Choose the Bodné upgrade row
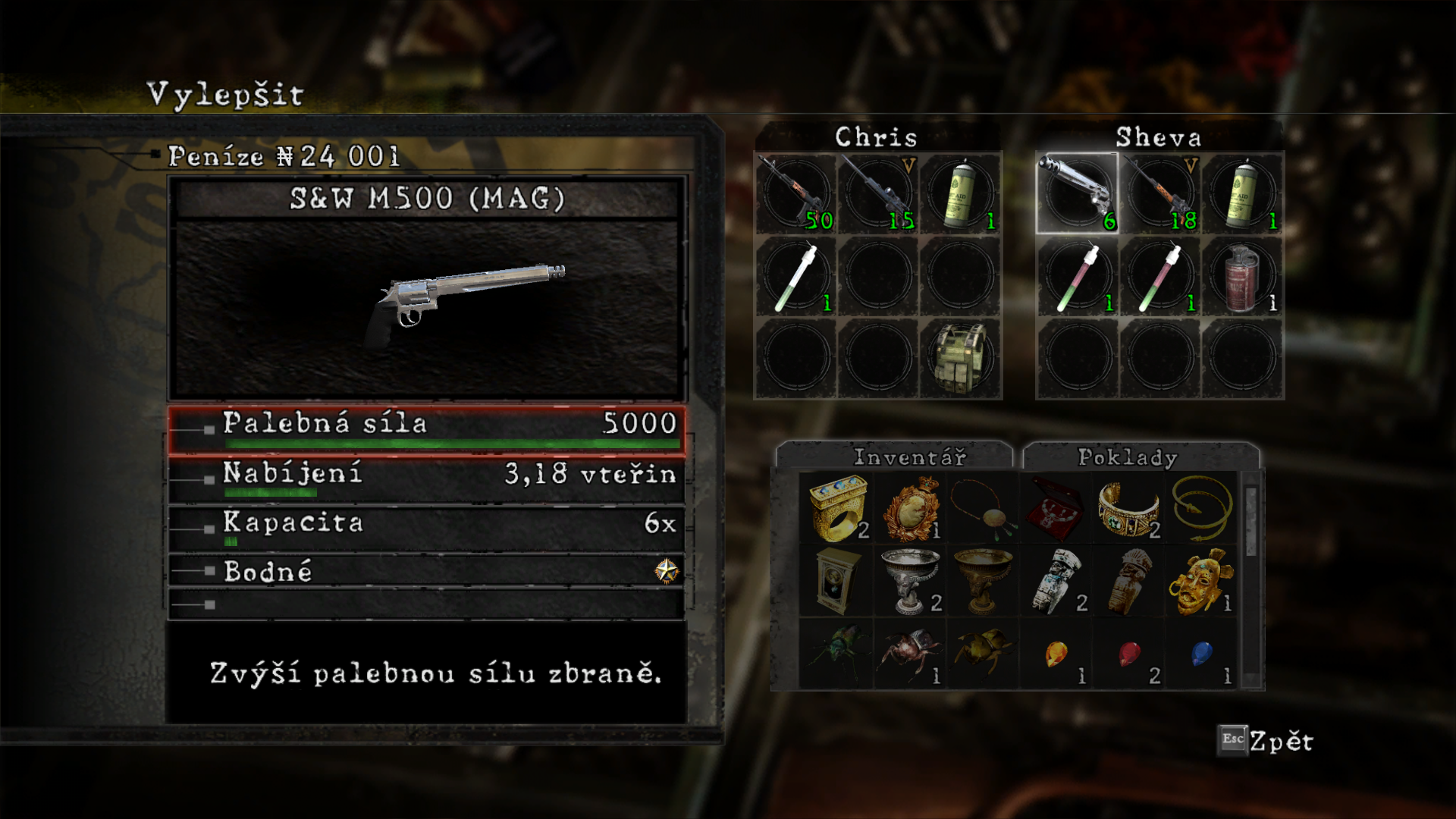The image size is (1456, 819). (x=426, y=570)
